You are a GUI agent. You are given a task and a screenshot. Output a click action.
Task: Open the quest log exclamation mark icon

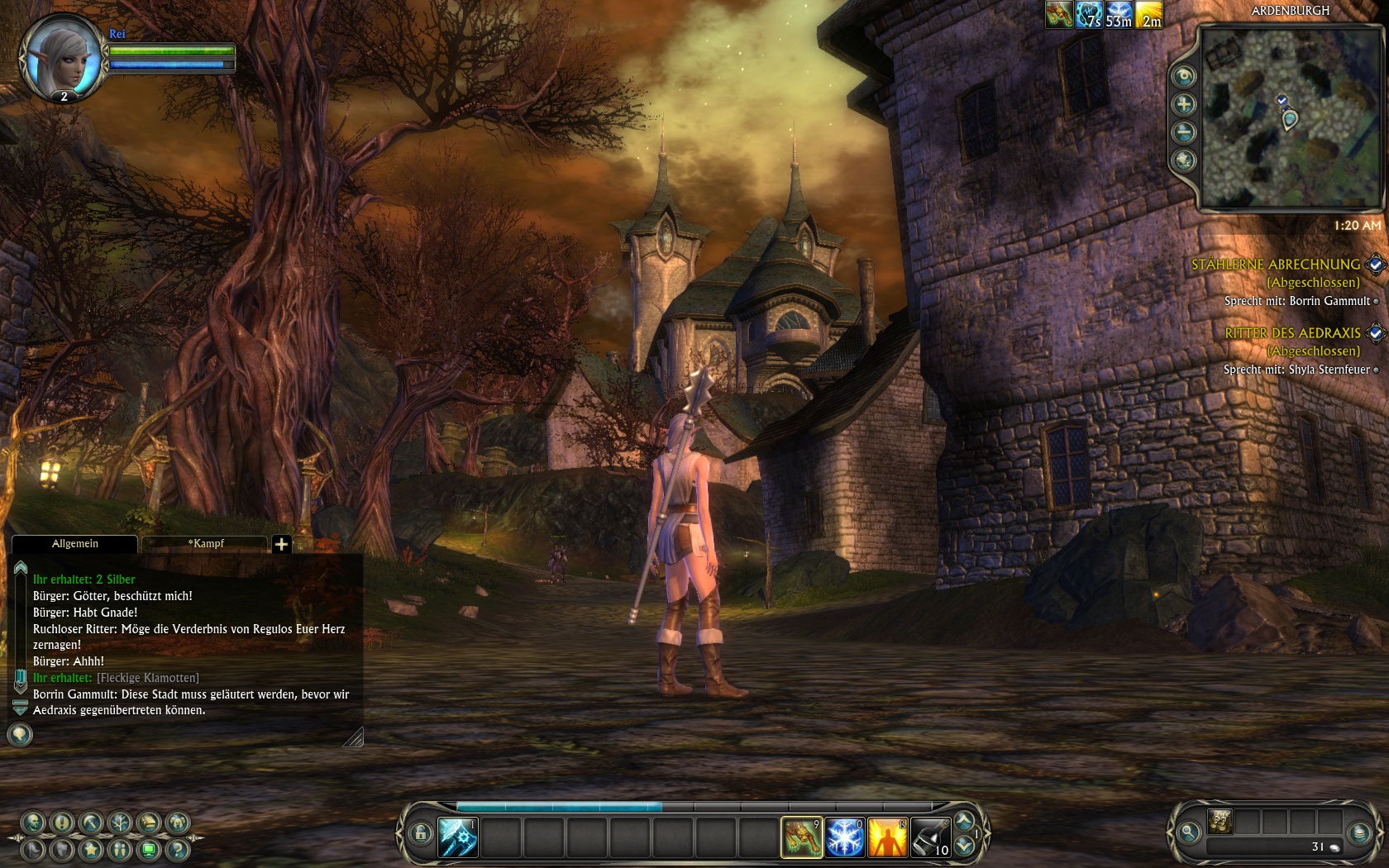[62, 823]
